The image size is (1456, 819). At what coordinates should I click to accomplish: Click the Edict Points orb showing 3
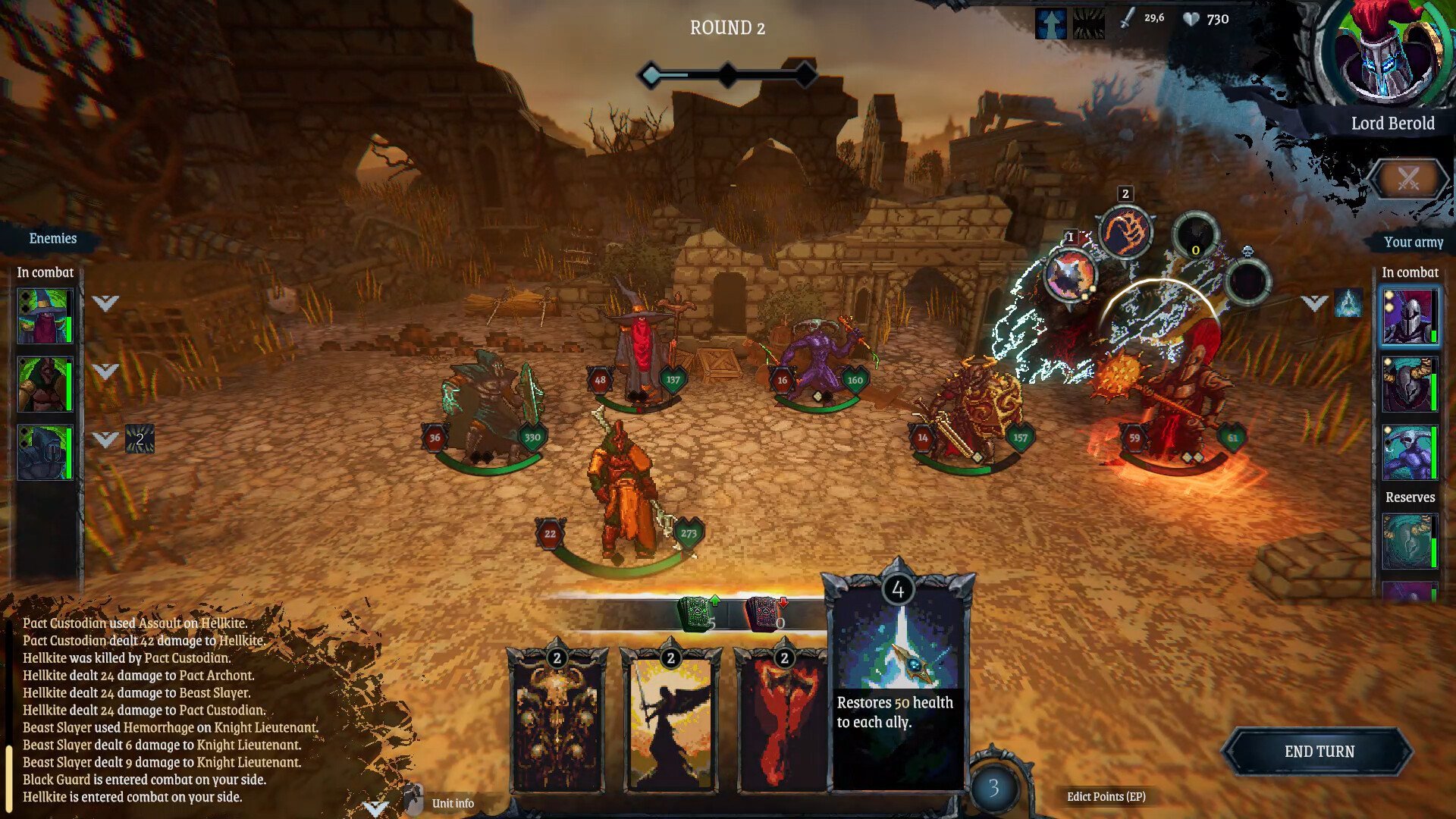click(993, 789)
